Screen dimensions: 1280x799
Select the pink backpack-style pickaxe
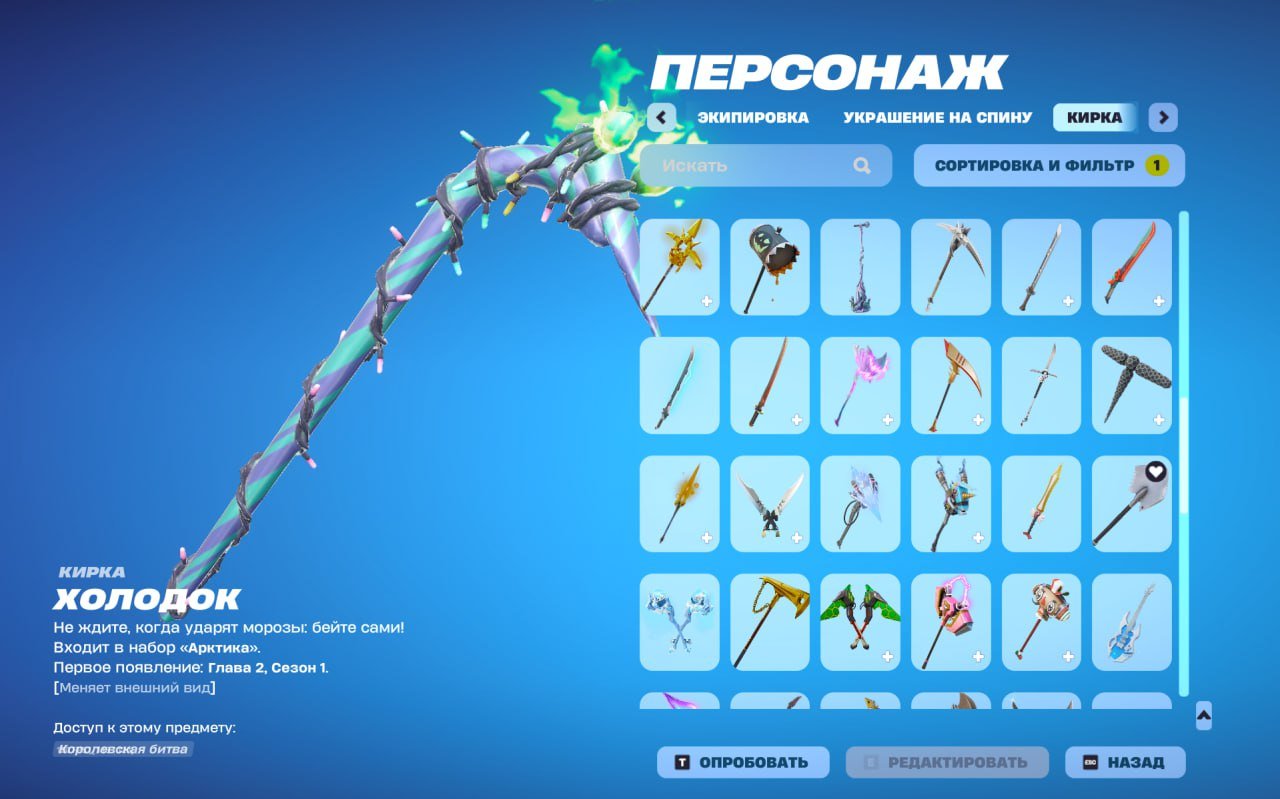click(951, 622)
